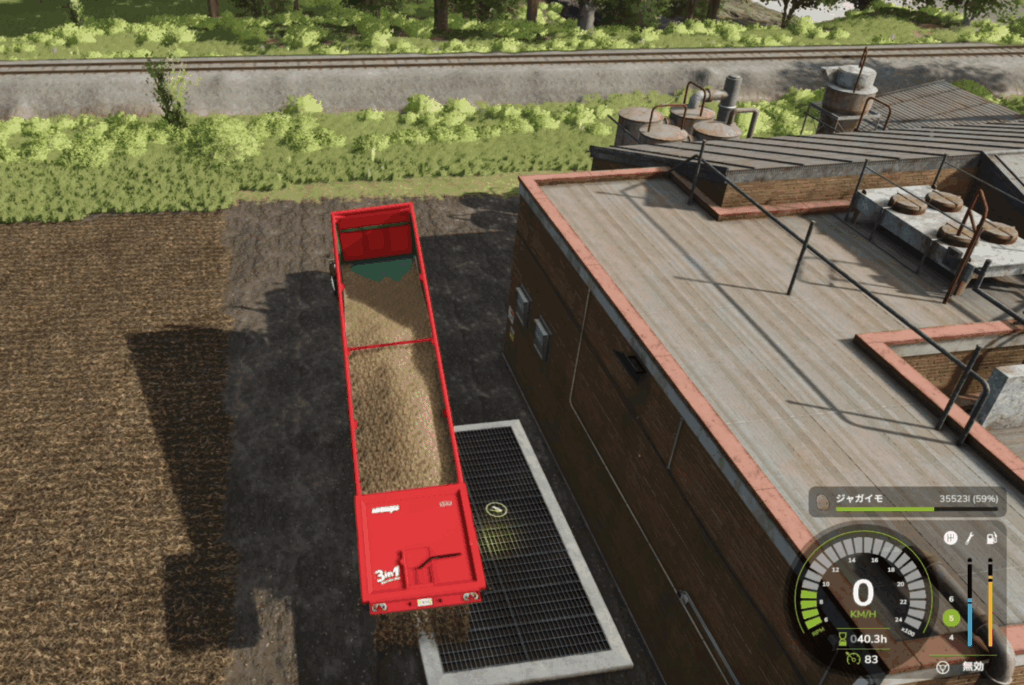Click the cruise control speed icon
Screen dimensions: 1024x685
[x=852, y=658]
